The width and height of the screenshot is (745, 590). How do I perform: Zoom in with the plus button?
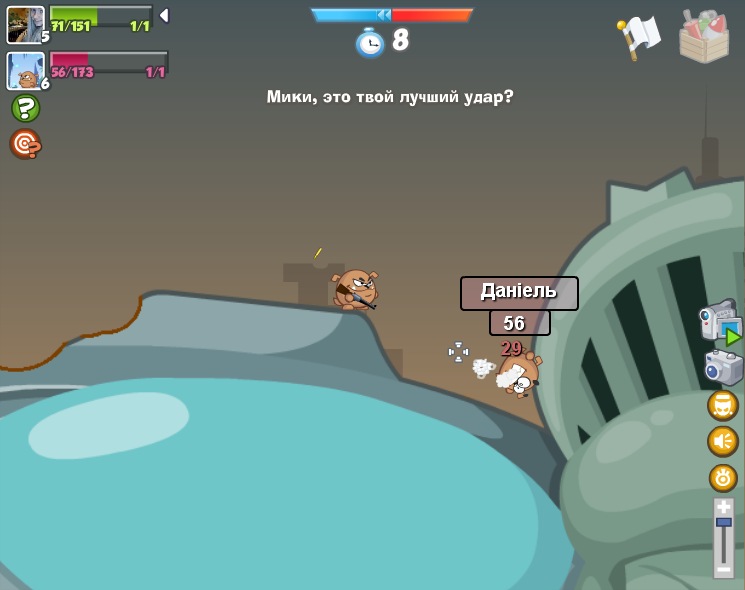(x=723, y=507)
